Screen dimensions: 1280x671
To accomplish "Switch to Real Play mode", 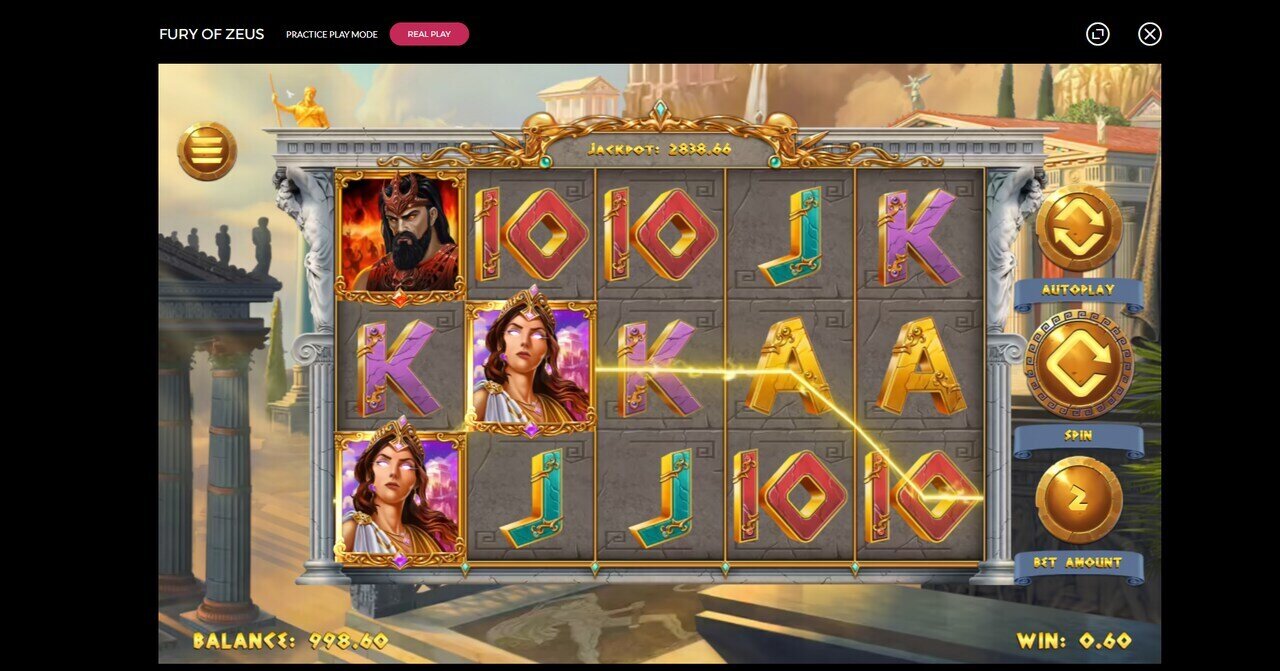I will 429,34.
